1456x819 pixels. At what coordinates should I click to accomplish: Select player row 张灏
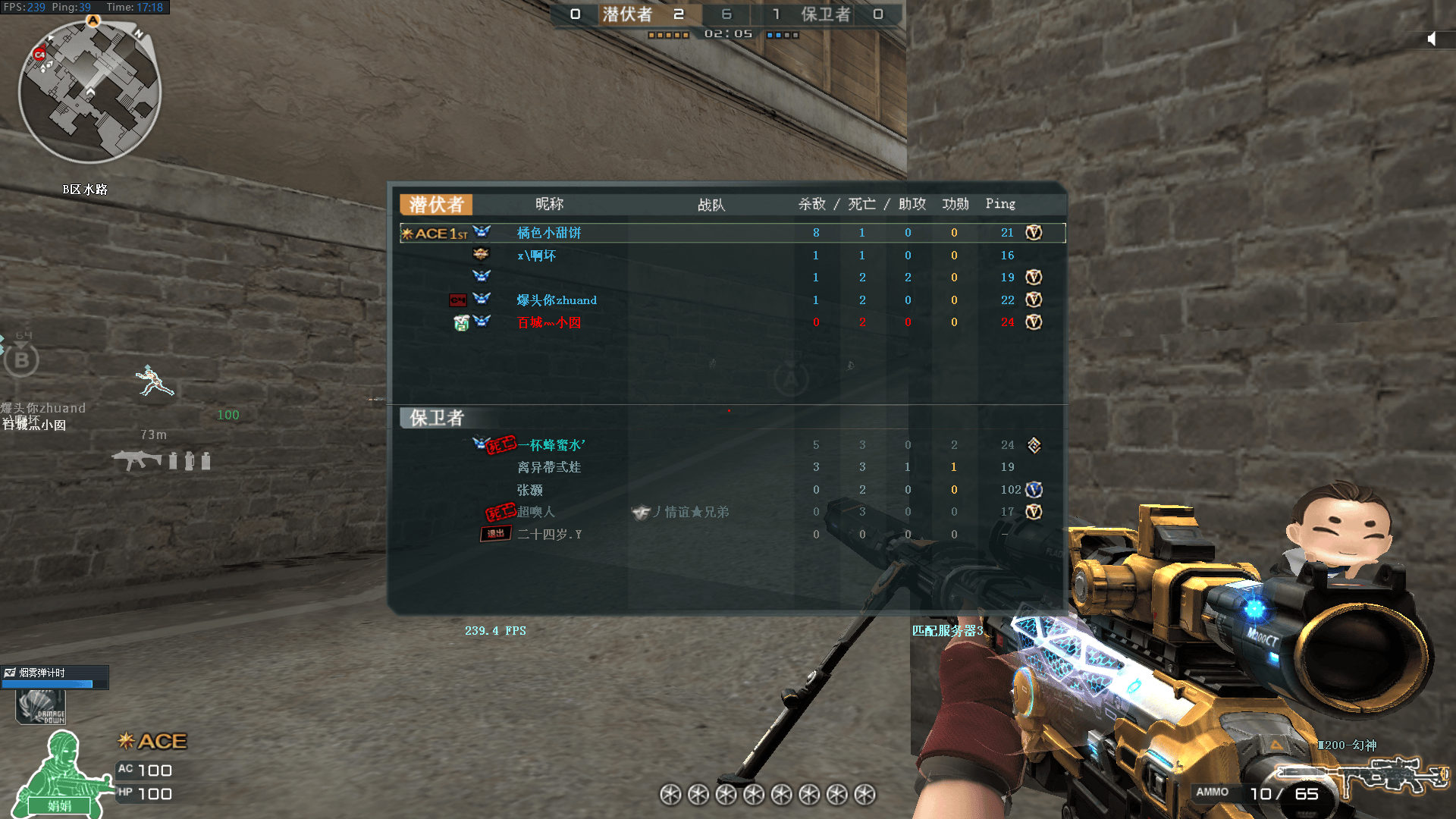click(x=530, y=490)
